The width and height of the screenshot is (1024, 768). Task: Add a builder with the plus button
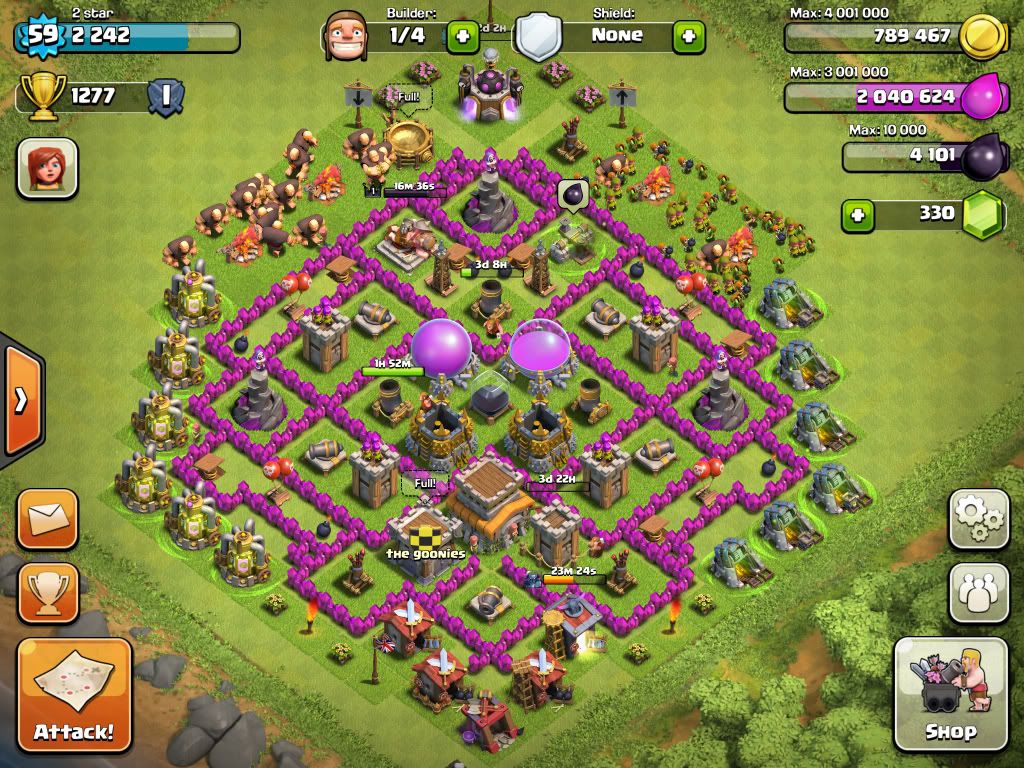click(x=462, y=36)
